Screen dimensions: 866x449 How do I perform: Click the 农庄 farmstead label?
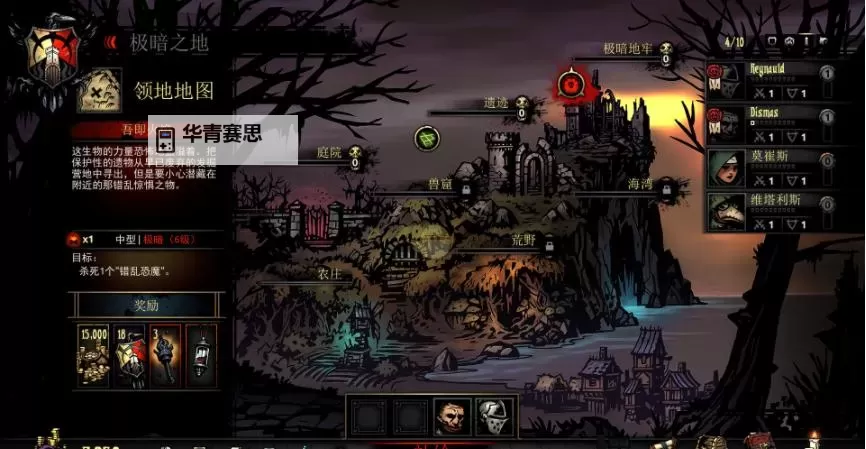tap(330, 272)
